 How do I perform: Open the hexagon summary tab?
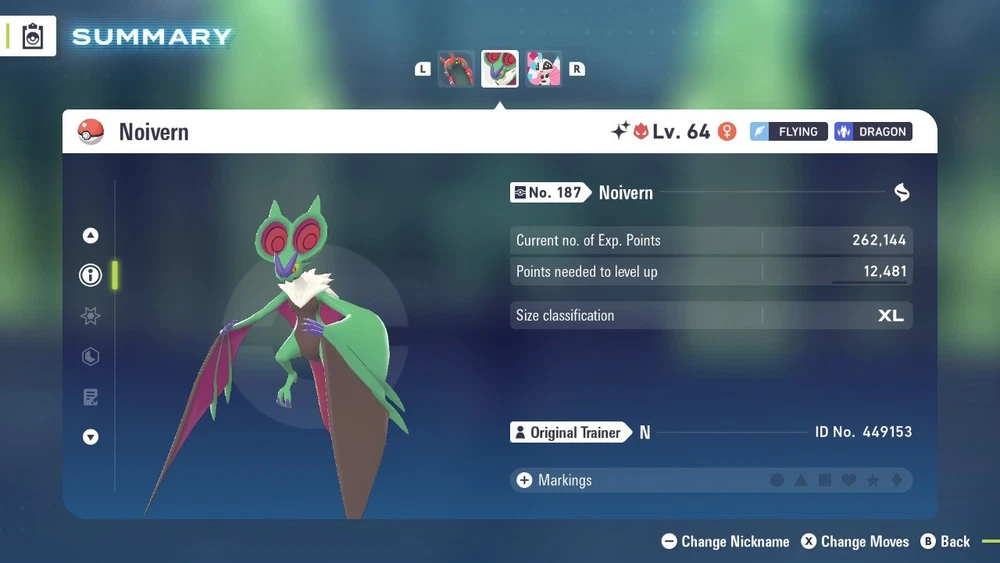(x=91, y=357)
